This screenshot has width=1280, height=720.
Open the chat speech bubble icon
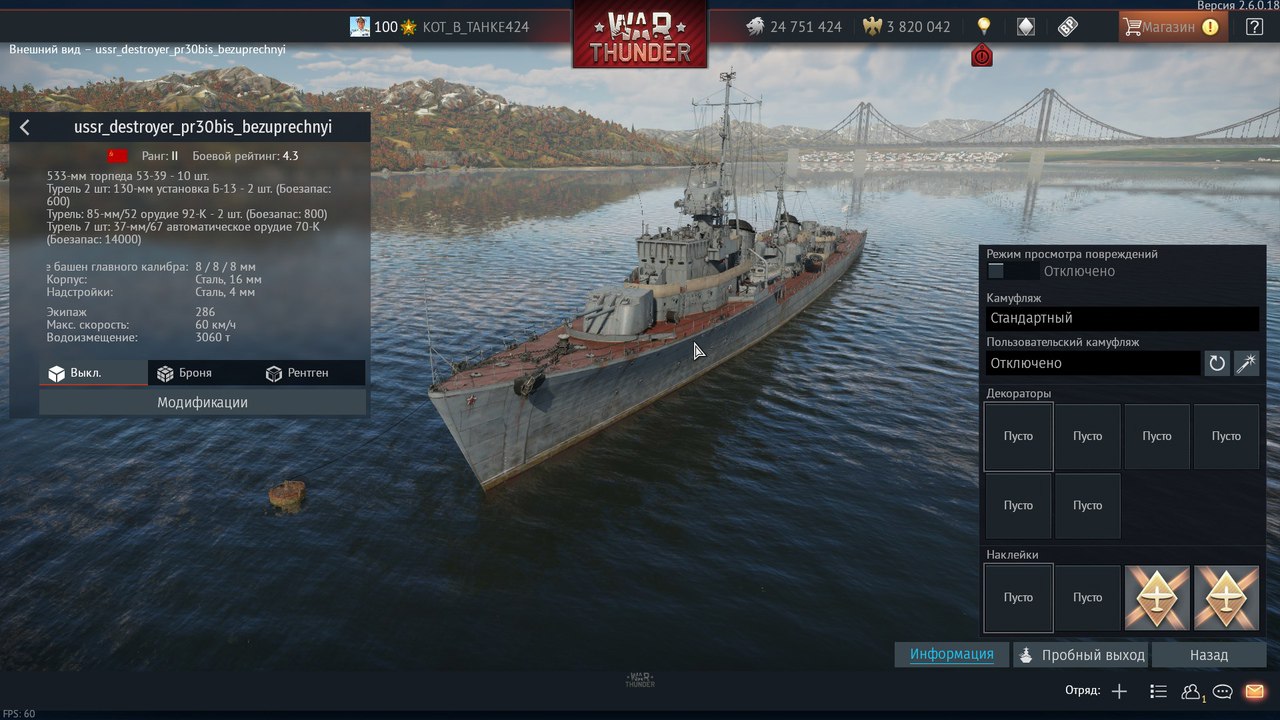tap(1222, 691)
